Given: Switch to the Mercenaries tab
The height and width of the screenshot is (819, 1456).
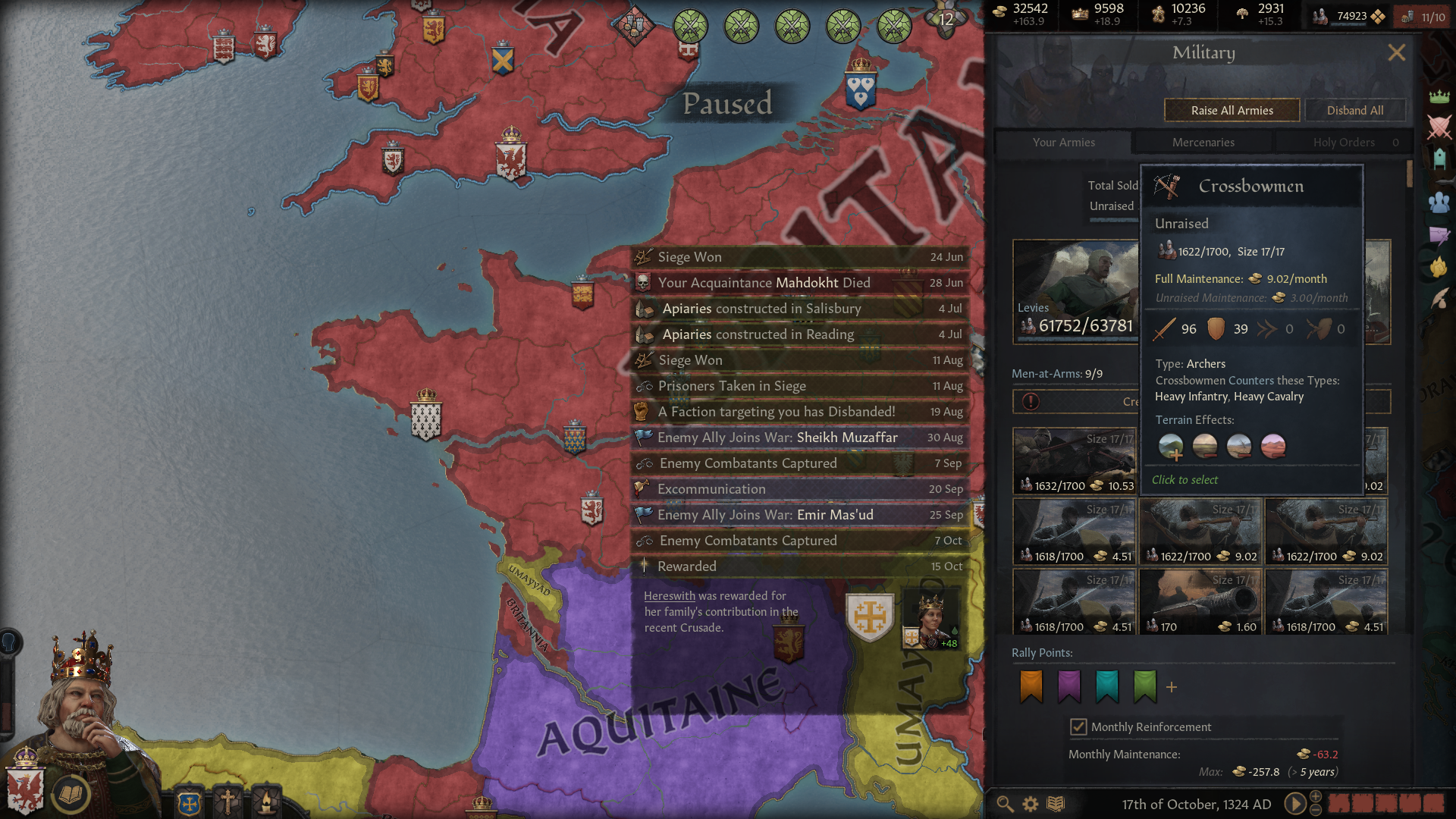Looking at the screenshot, I should point(1203,142).
